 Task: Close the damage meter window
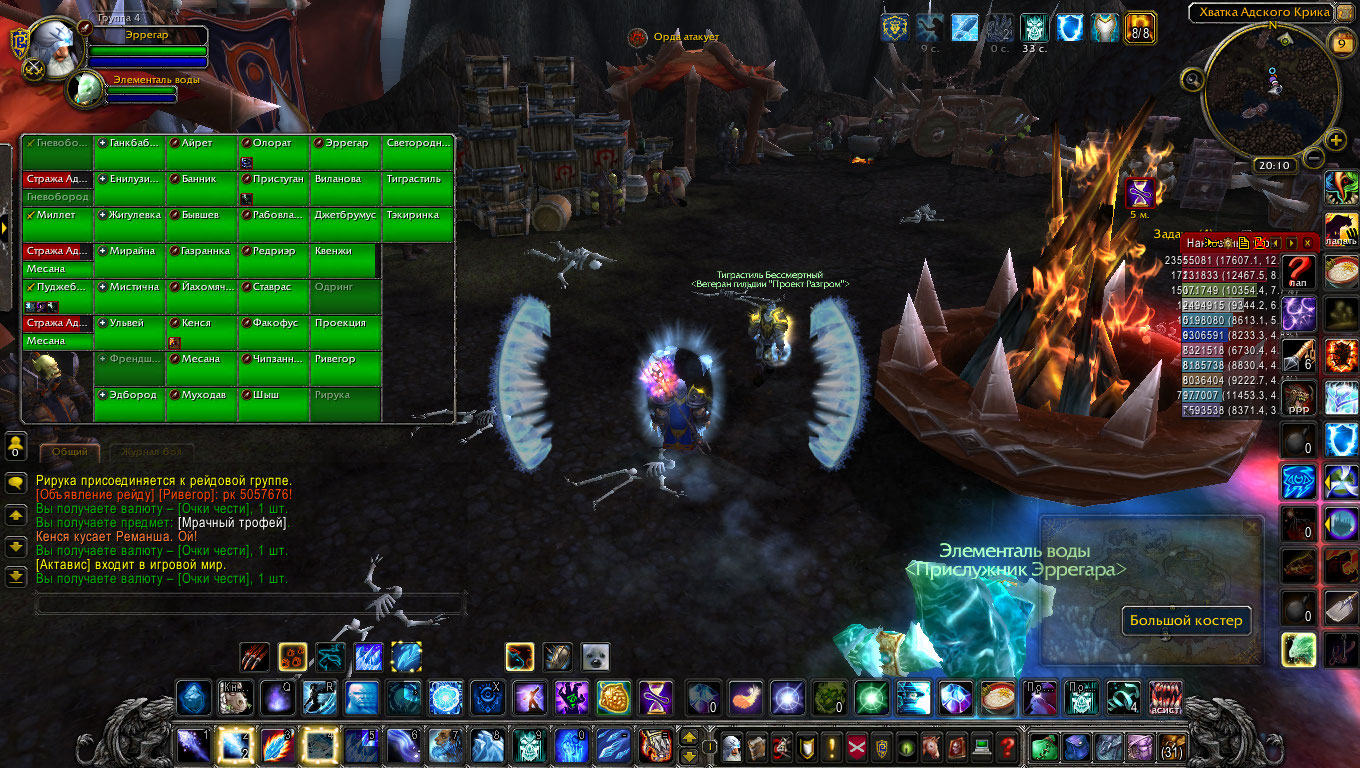(1307, 243)
